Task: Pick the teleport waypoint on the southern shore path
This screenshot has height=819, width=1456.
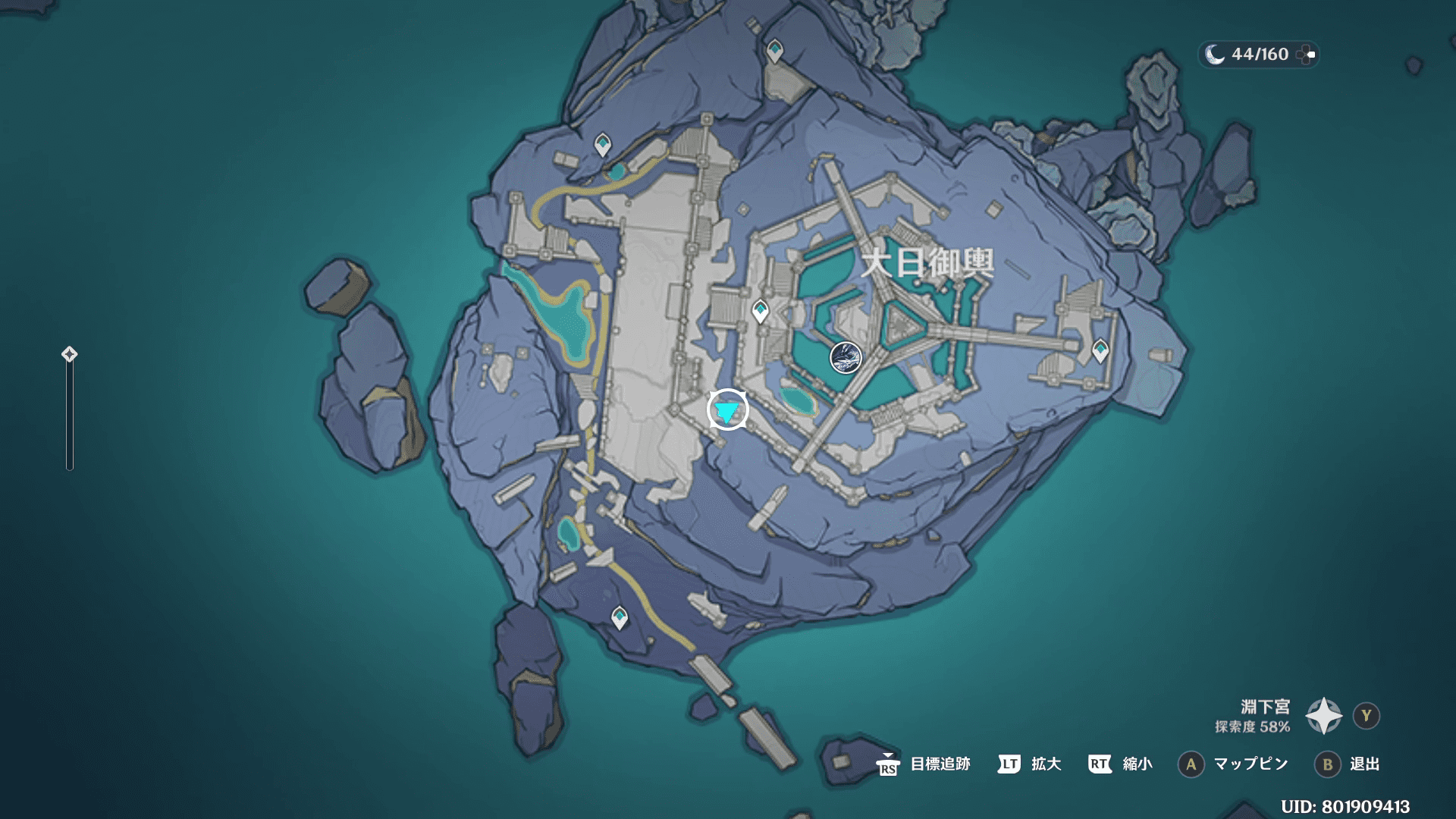Action: tap(620, 617)
